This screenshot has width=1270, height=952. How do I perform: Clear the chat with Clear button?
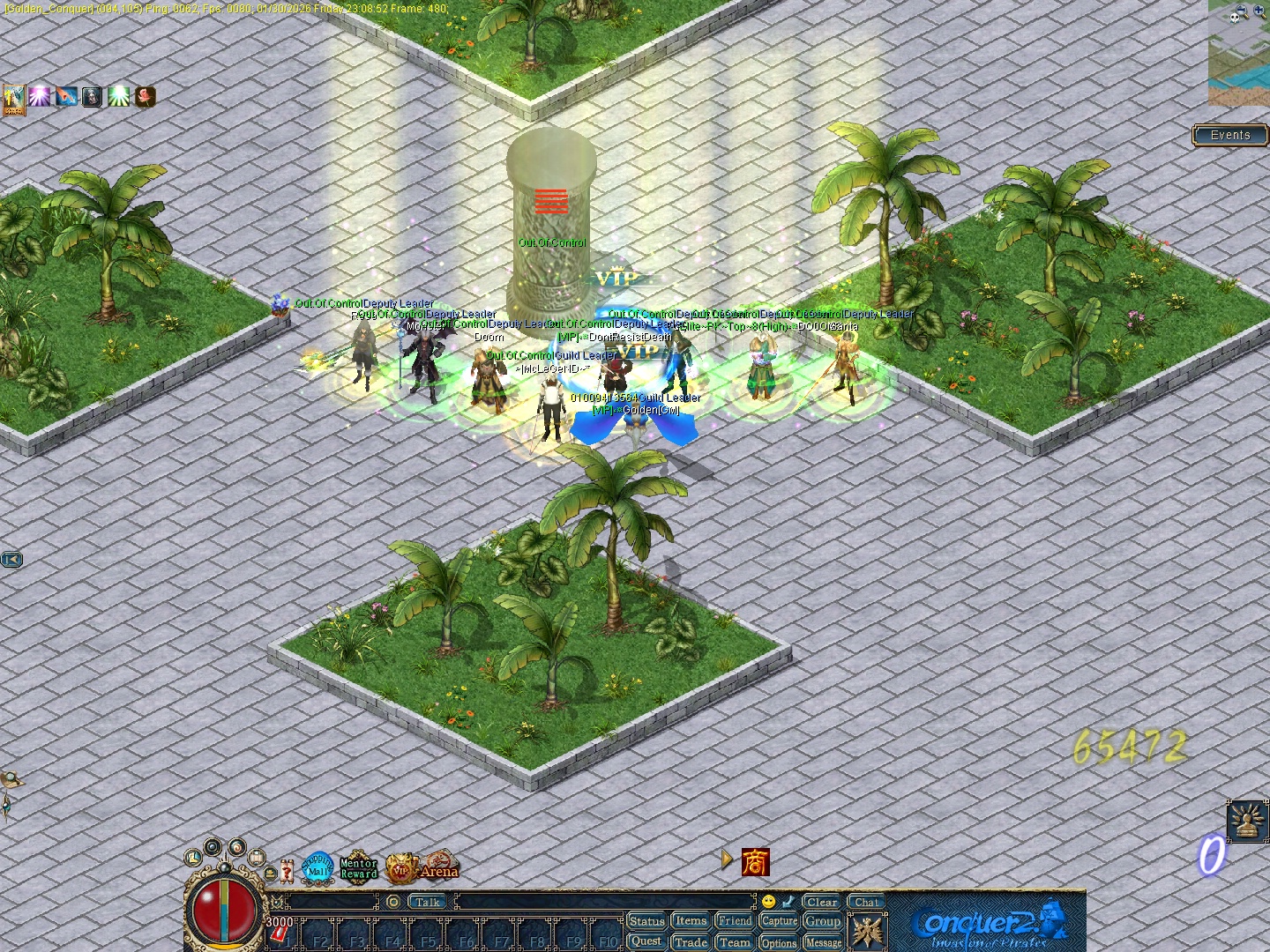(x=821, y=903)
